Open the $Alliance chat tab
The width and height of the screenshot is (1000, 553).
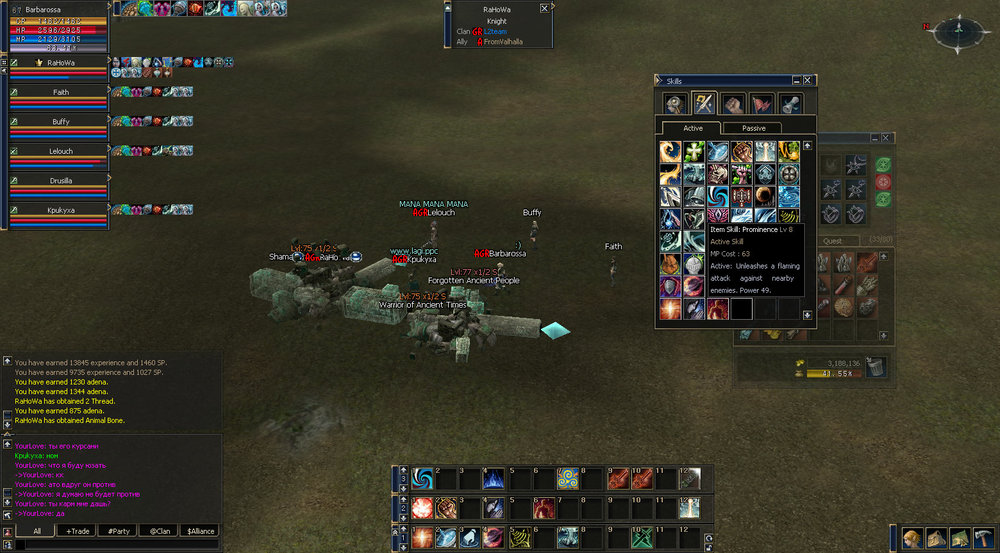click(x=199, y=531)
